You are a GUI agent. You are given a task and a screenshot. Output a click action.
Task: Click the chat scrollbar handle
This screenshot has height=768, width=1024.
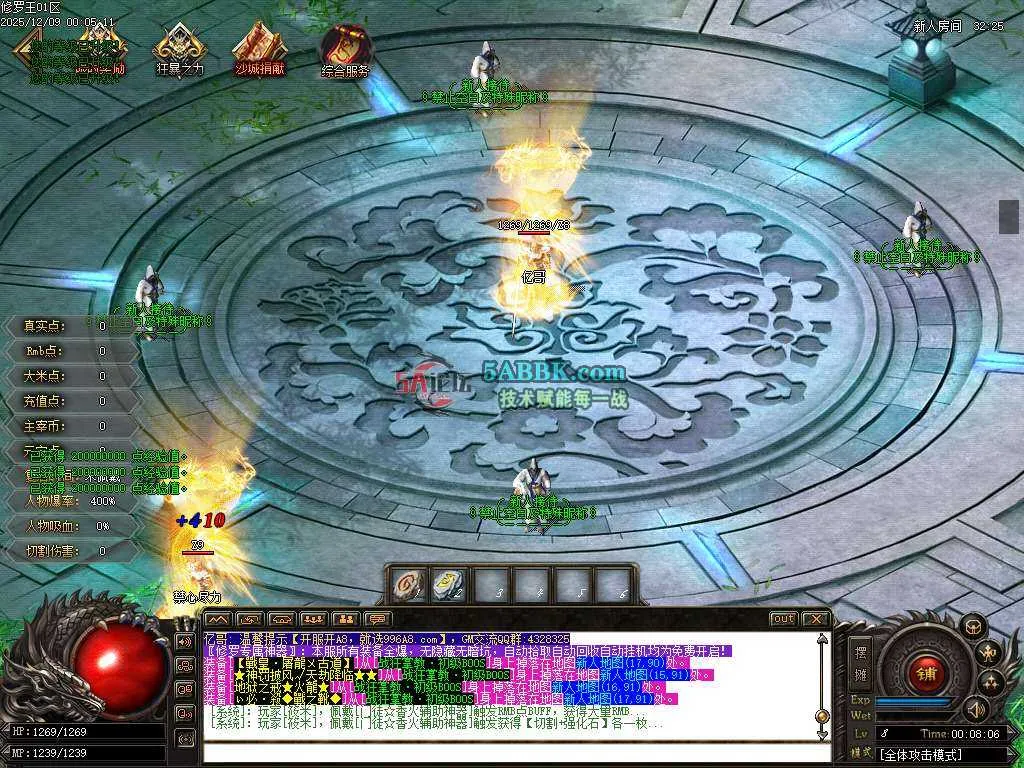(822, 716)
